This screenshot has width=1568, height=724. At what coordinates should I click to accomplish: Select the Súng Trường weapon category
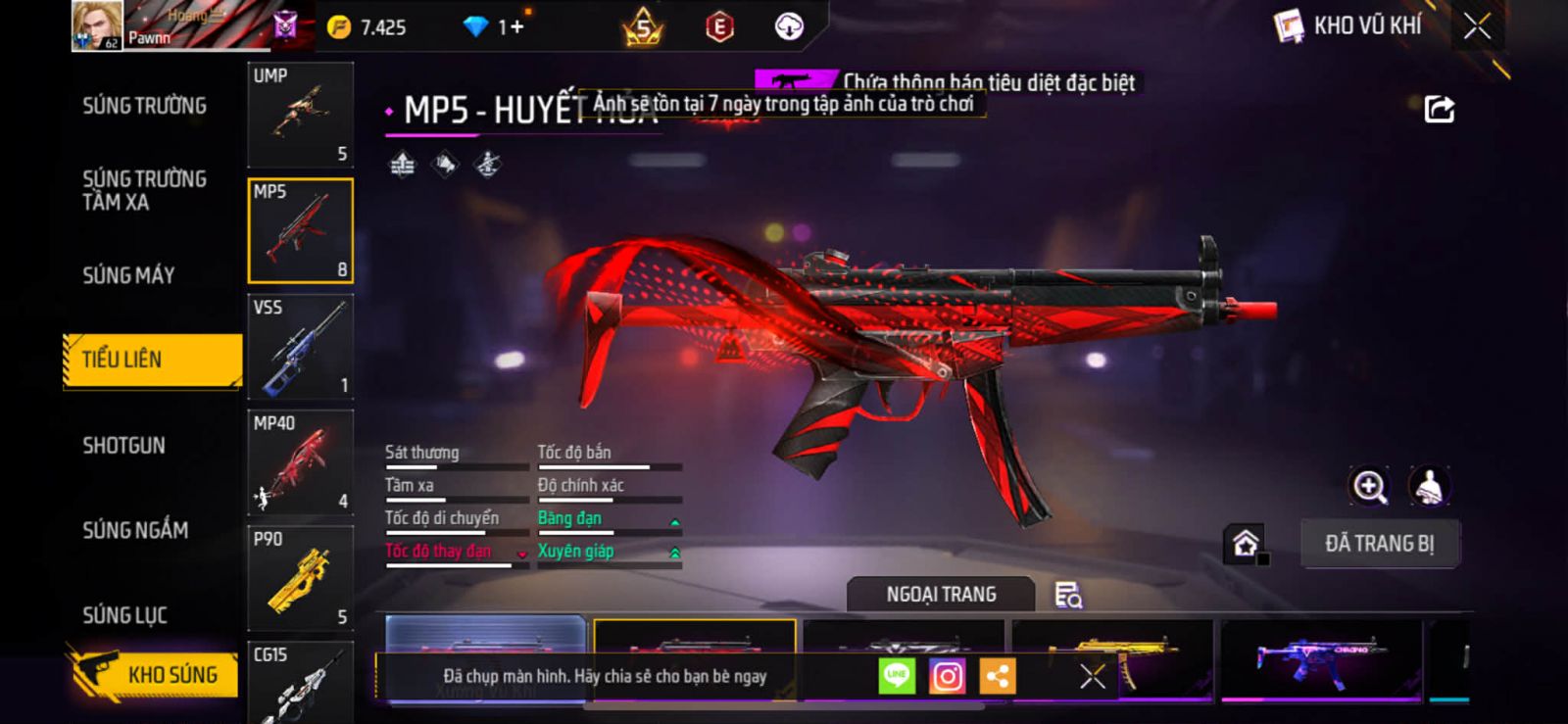coord(144,106)
